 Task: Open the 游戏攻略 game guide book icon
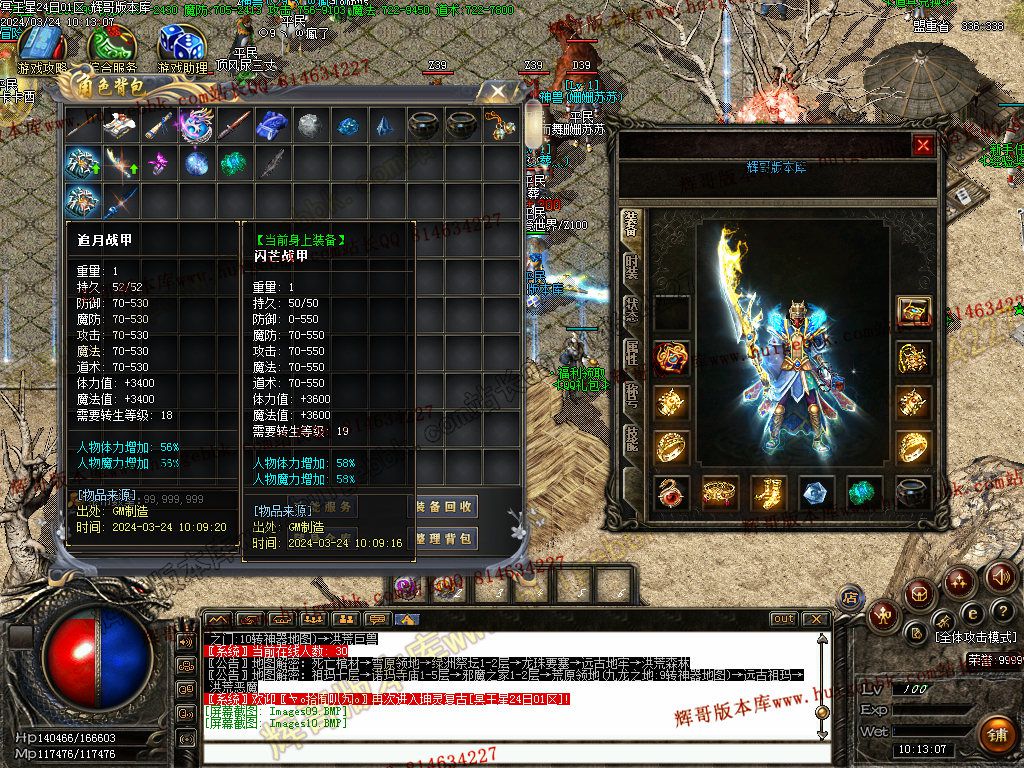pos(42,47)
